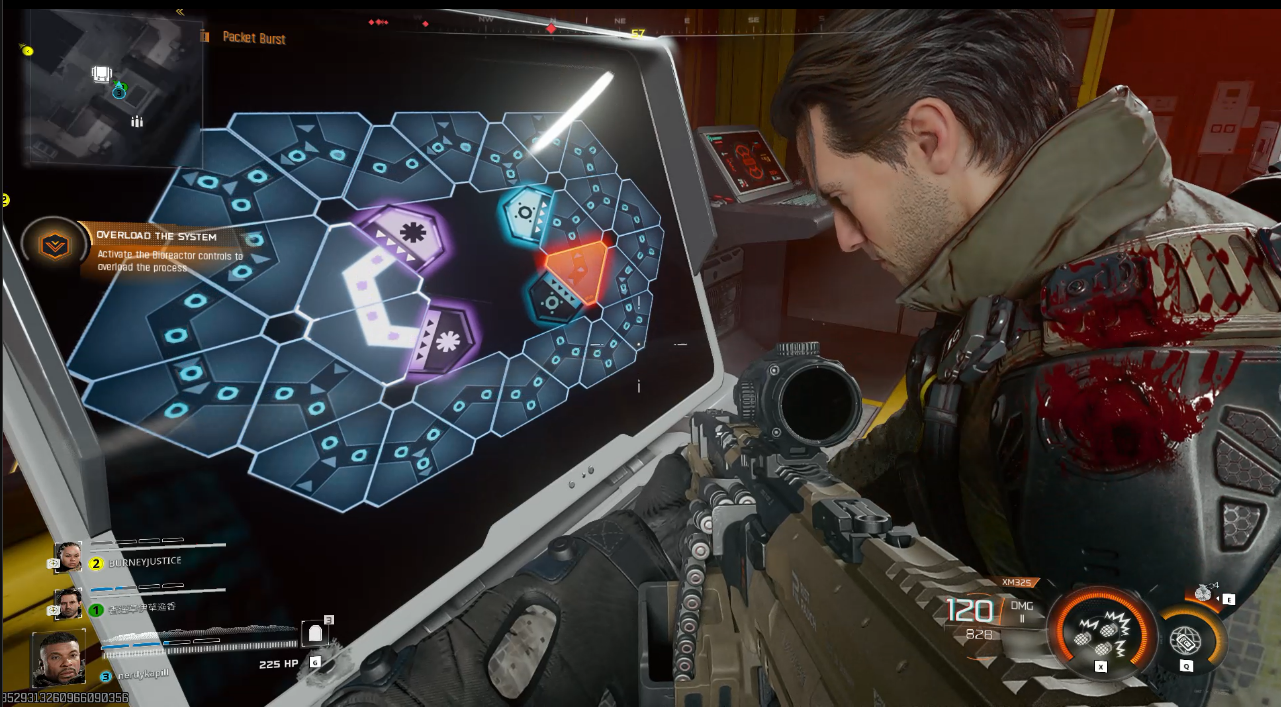Image resolution: width=1281 pixels, height=707 pixels.
Task: Click the ammo crate marker on the minimap
Action: tap(101, 73)
